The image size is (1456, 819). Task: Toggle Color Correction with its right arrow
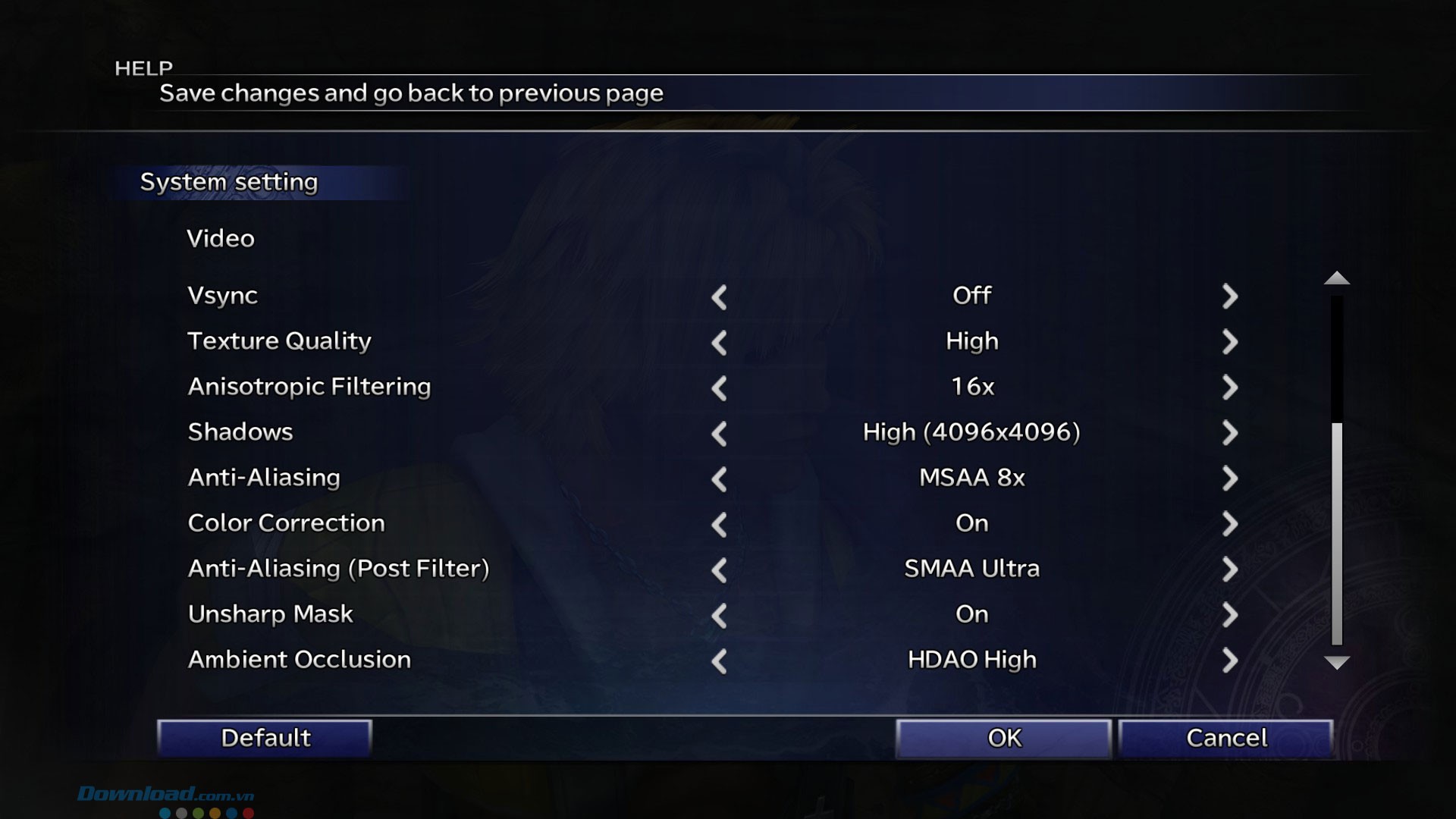(1229, 524)
